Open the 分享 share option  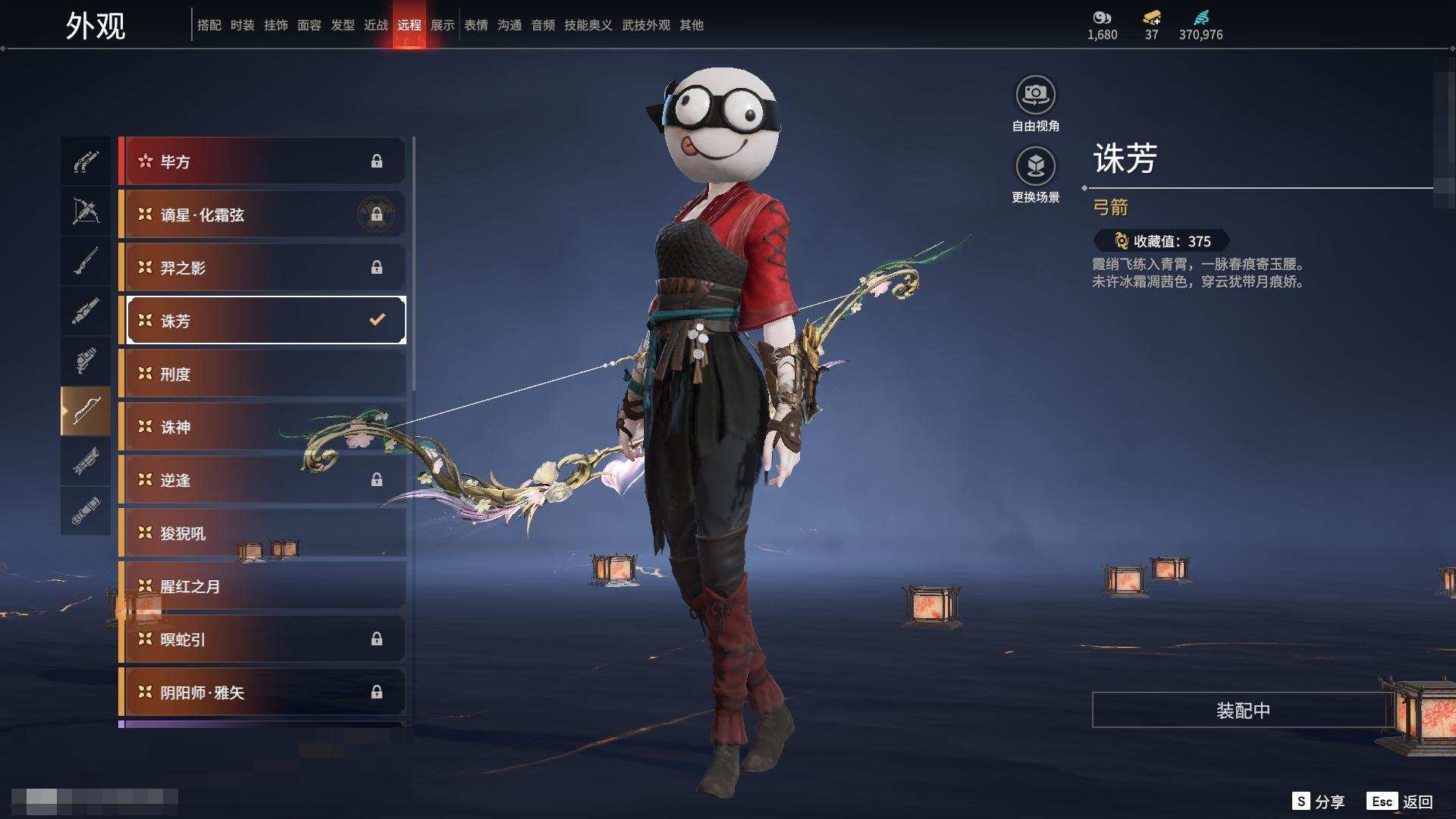click(x=1319, y=802)
